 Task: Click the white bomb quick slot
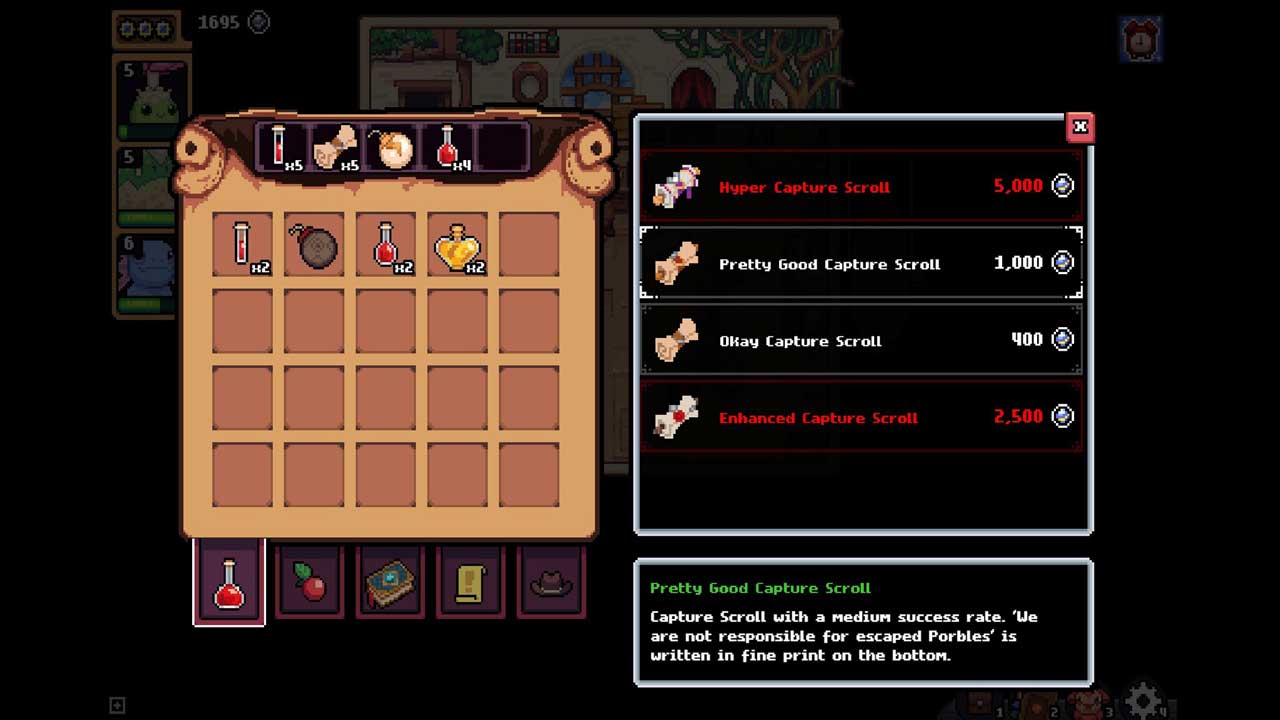pos(391,147)
